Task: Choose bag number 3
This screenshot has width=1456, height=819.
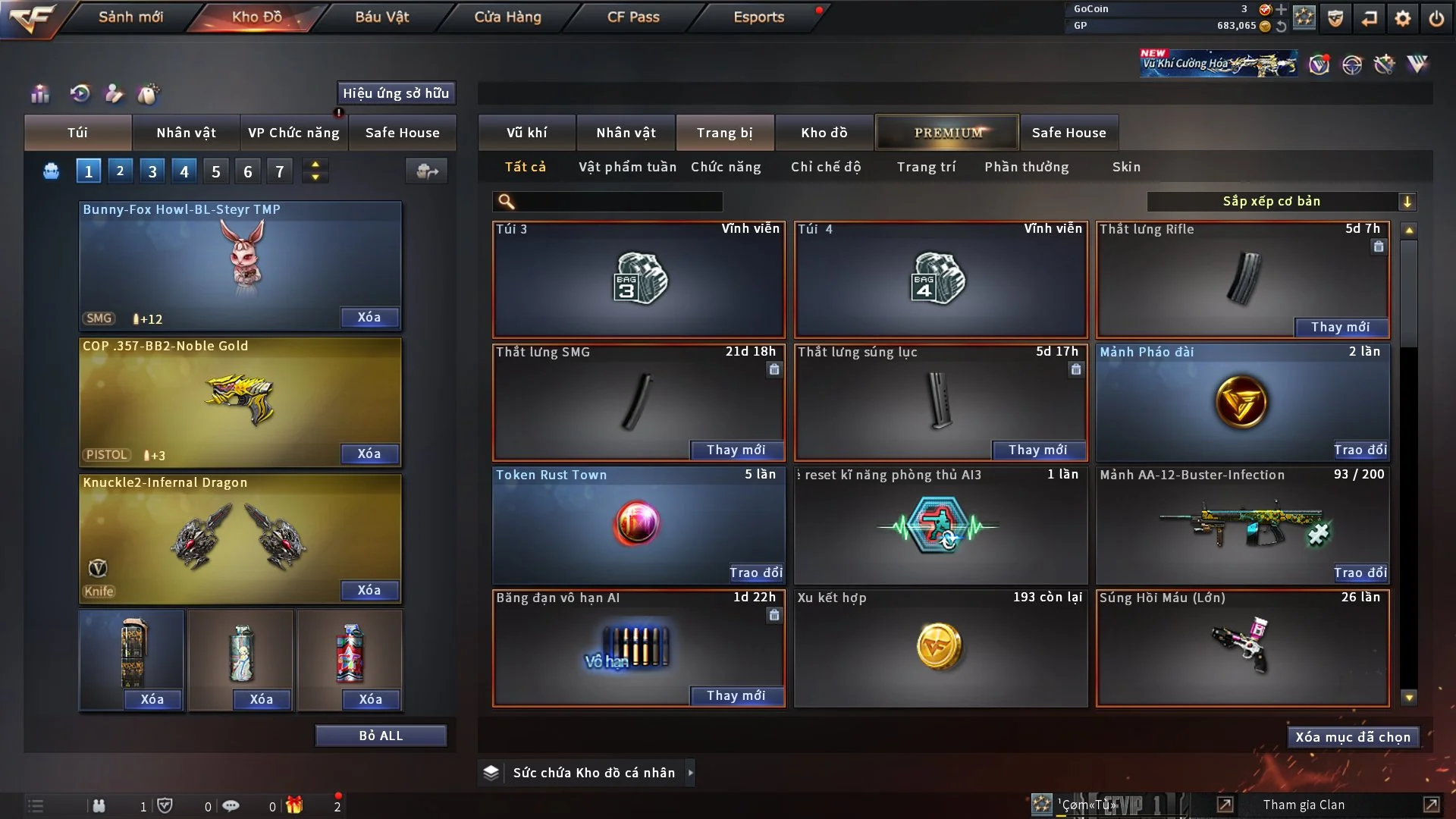Action: tap(152, 171)
